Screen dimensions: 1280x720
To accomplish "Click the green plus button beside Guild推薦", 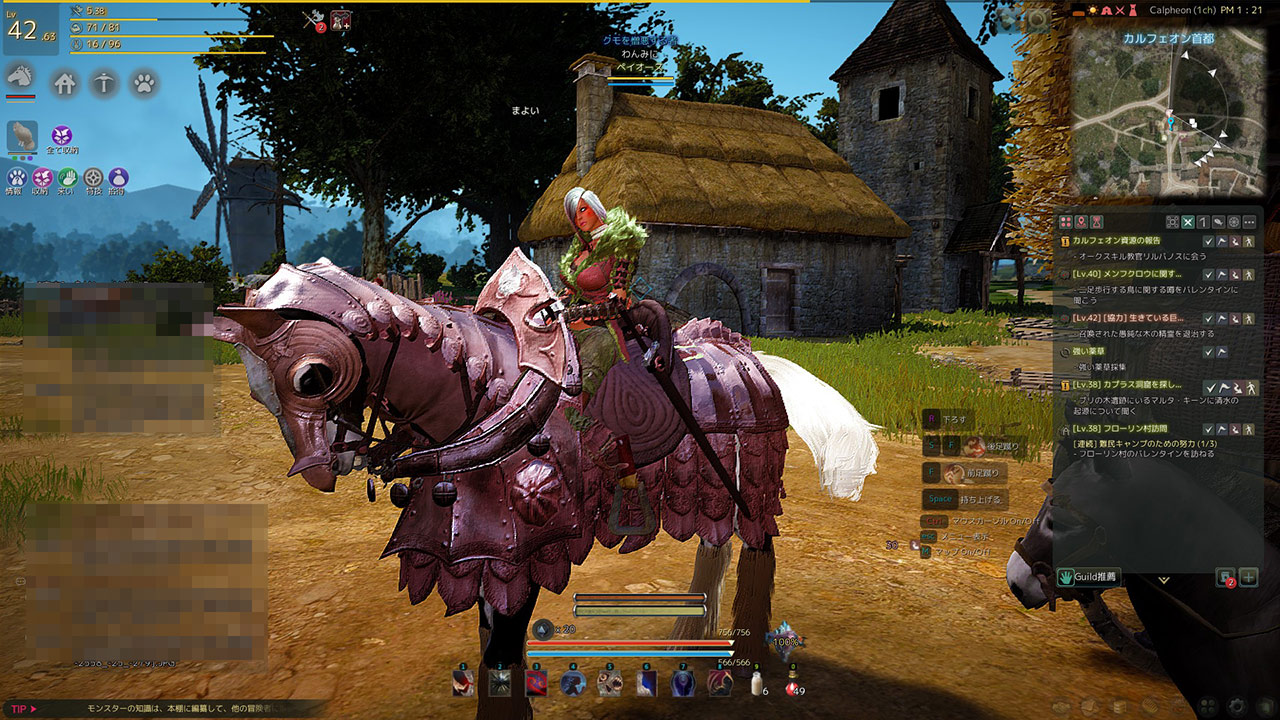I will 1248,577.
